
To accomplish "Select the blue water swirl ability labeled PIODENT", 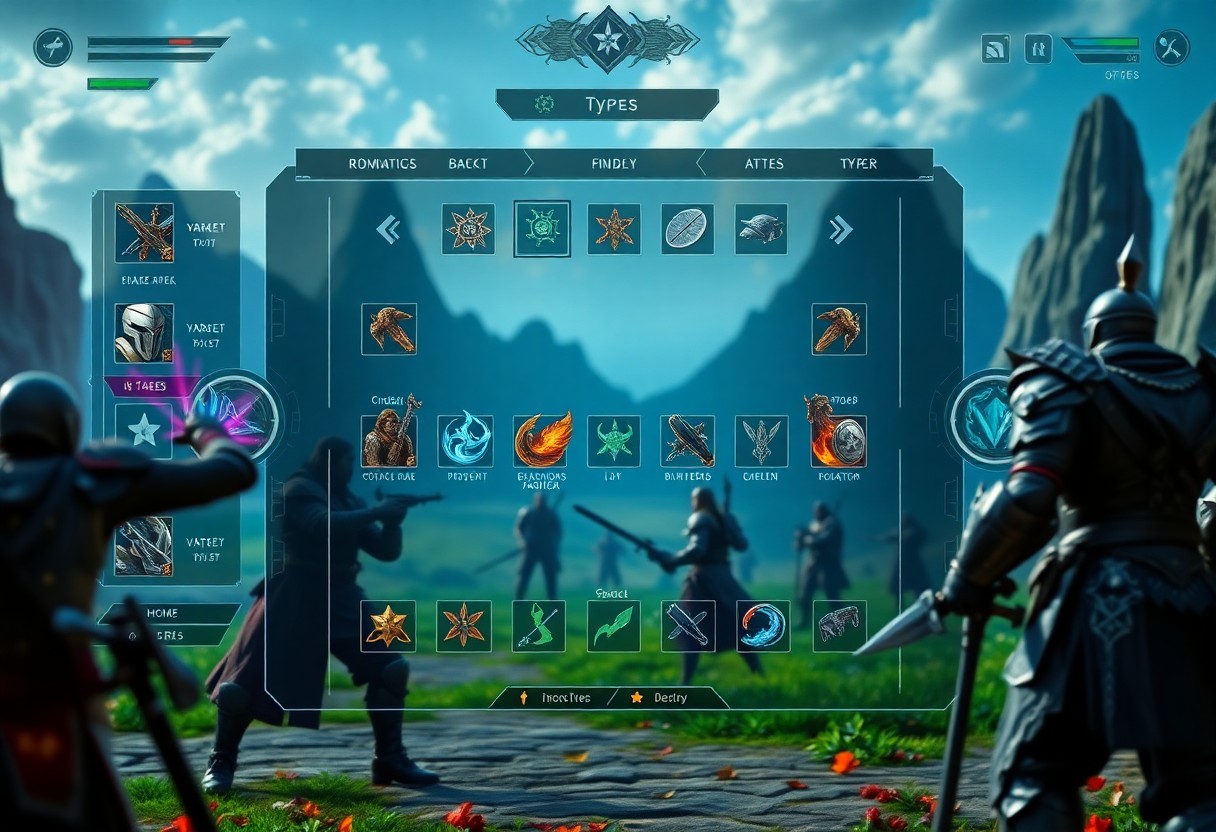I will (465, 441).
